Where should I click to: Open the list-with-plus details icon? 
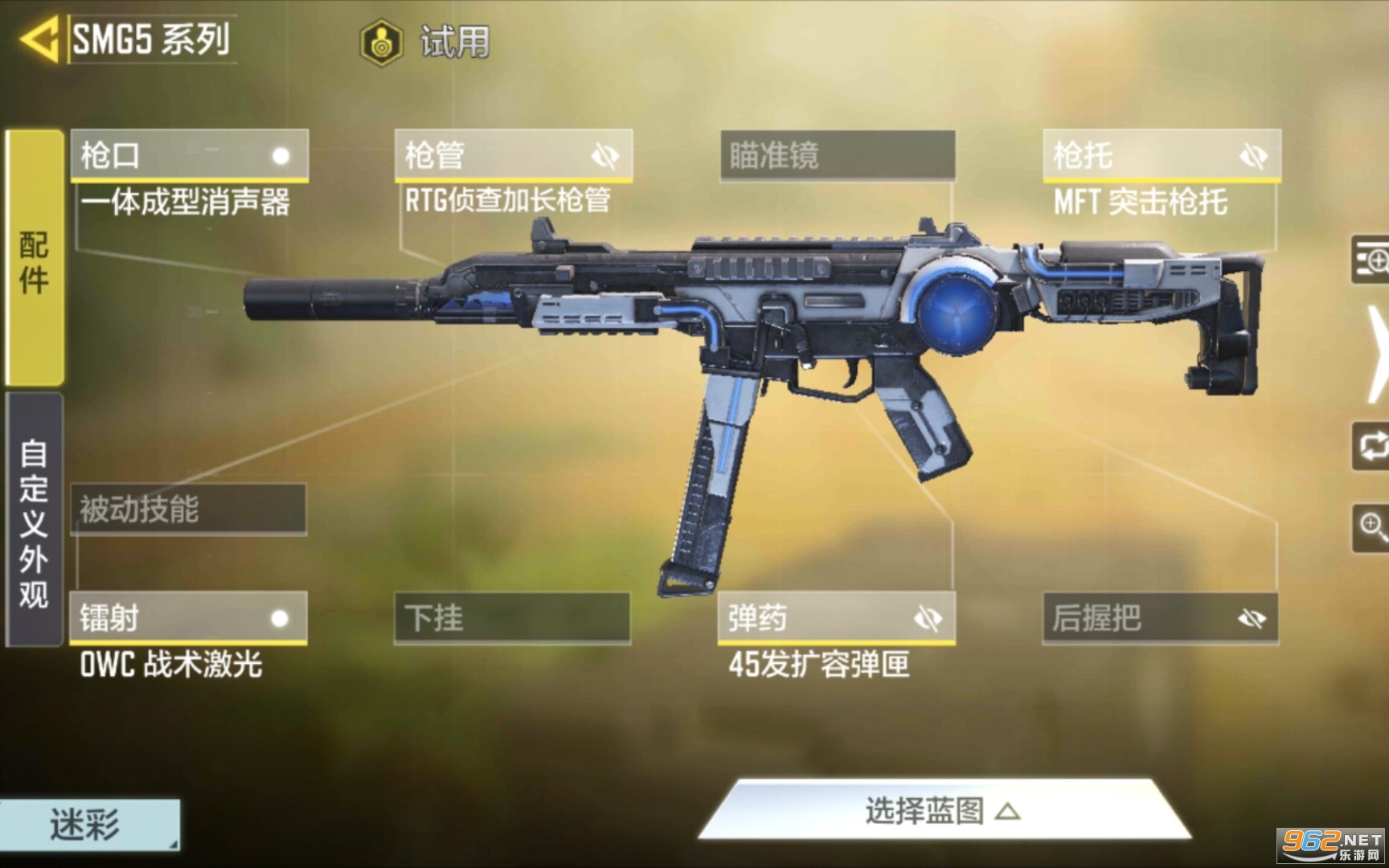(x=1371, y=260)
